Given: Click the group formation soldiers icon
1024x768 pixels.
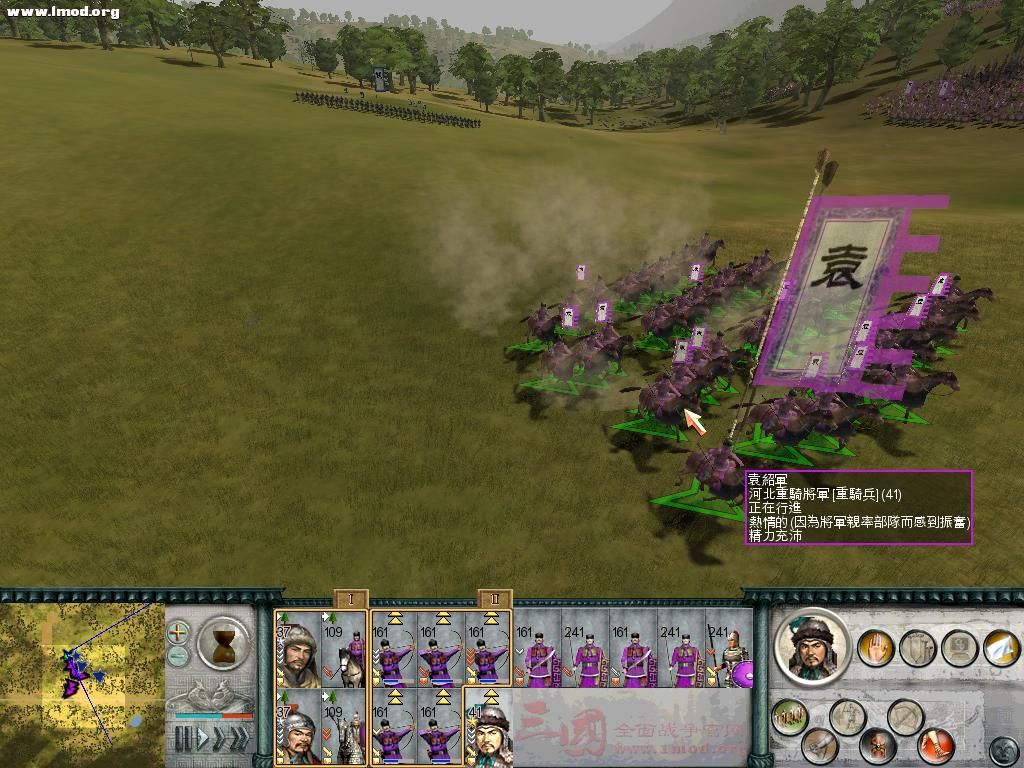Looking at the screenshot, I should click(x=789, y=715).
